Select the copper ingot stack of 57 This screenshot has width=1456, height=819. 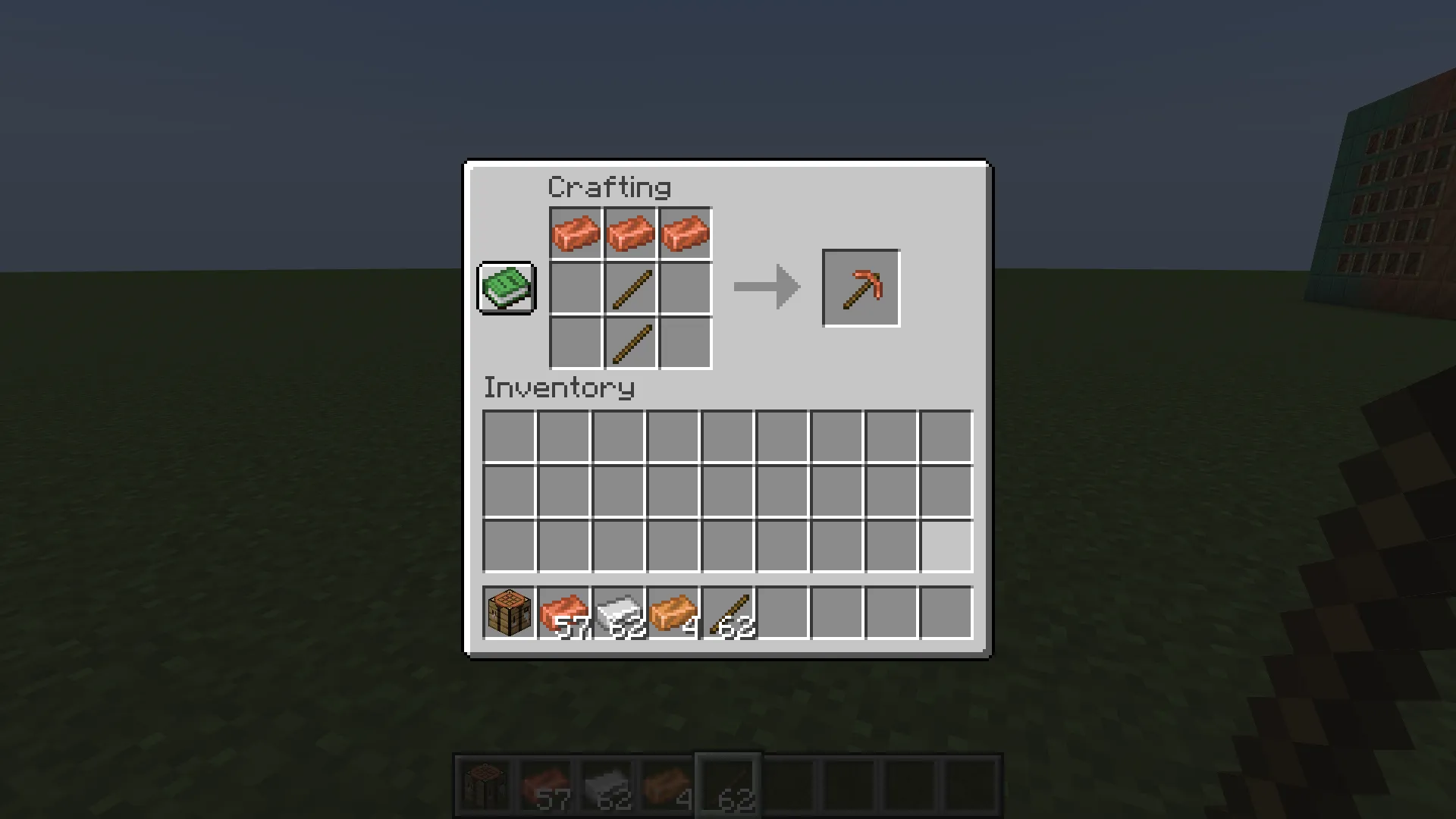tap(562, 613)
